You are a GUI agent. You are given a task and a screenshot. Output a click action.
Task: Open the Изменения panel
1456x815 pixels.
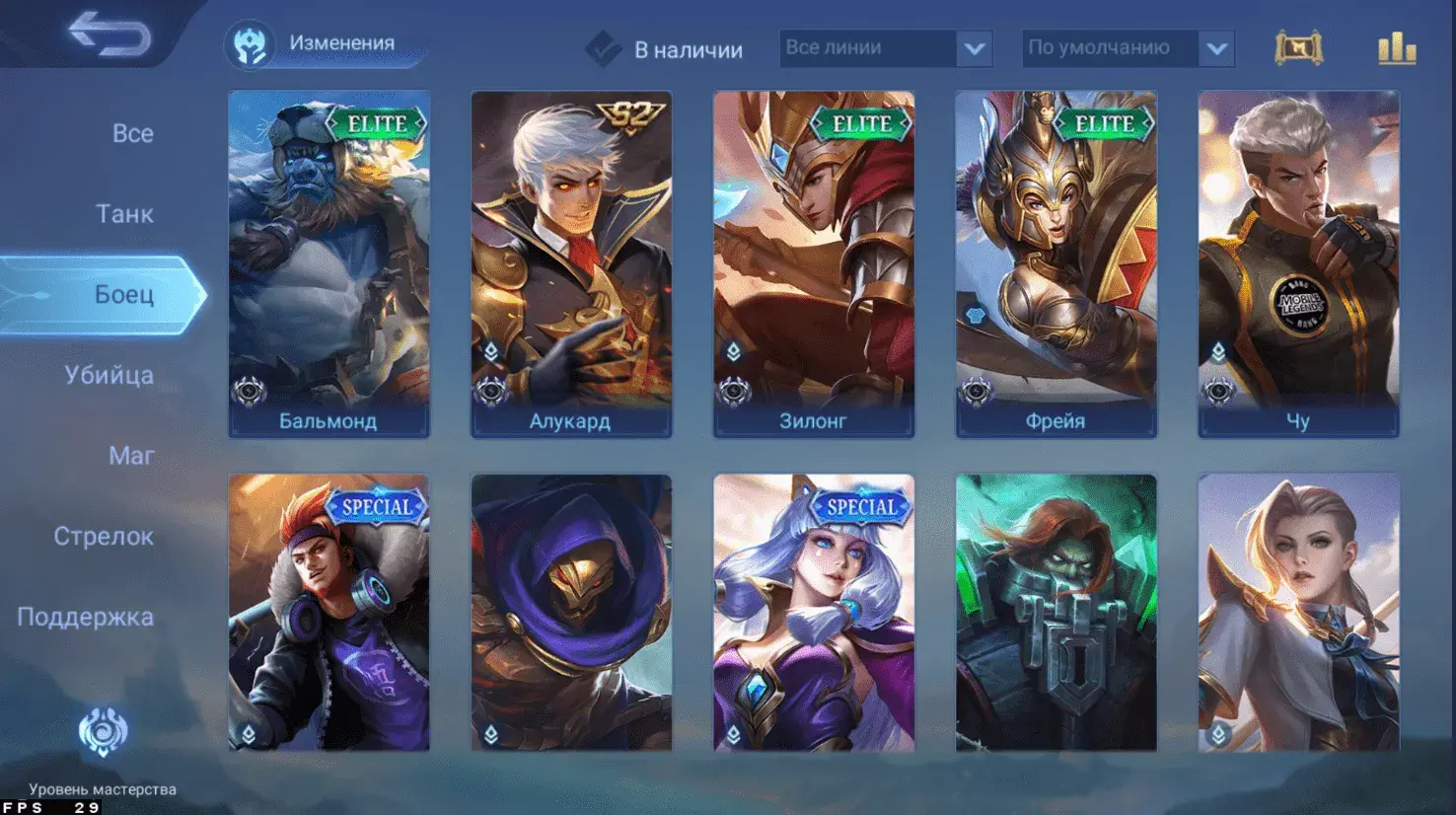click(324, 44)
